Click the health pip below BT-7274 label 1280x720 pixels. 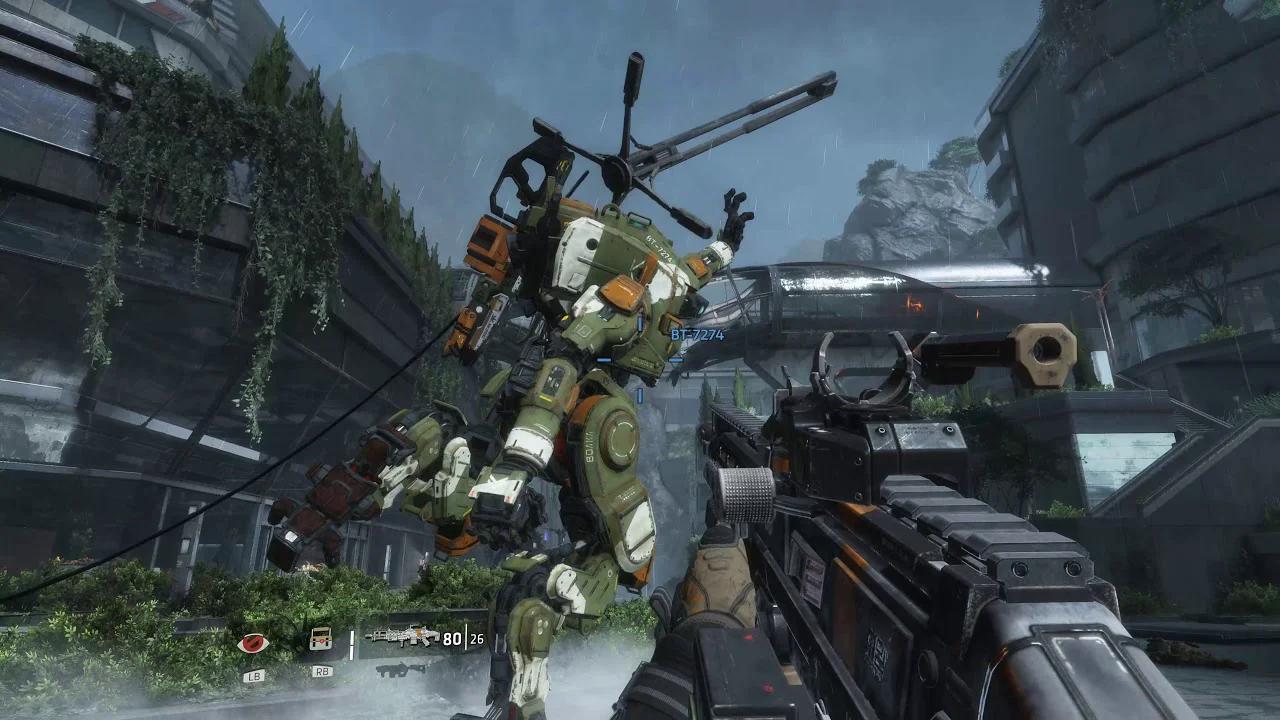pyautogui.click(x=676, y=360)
